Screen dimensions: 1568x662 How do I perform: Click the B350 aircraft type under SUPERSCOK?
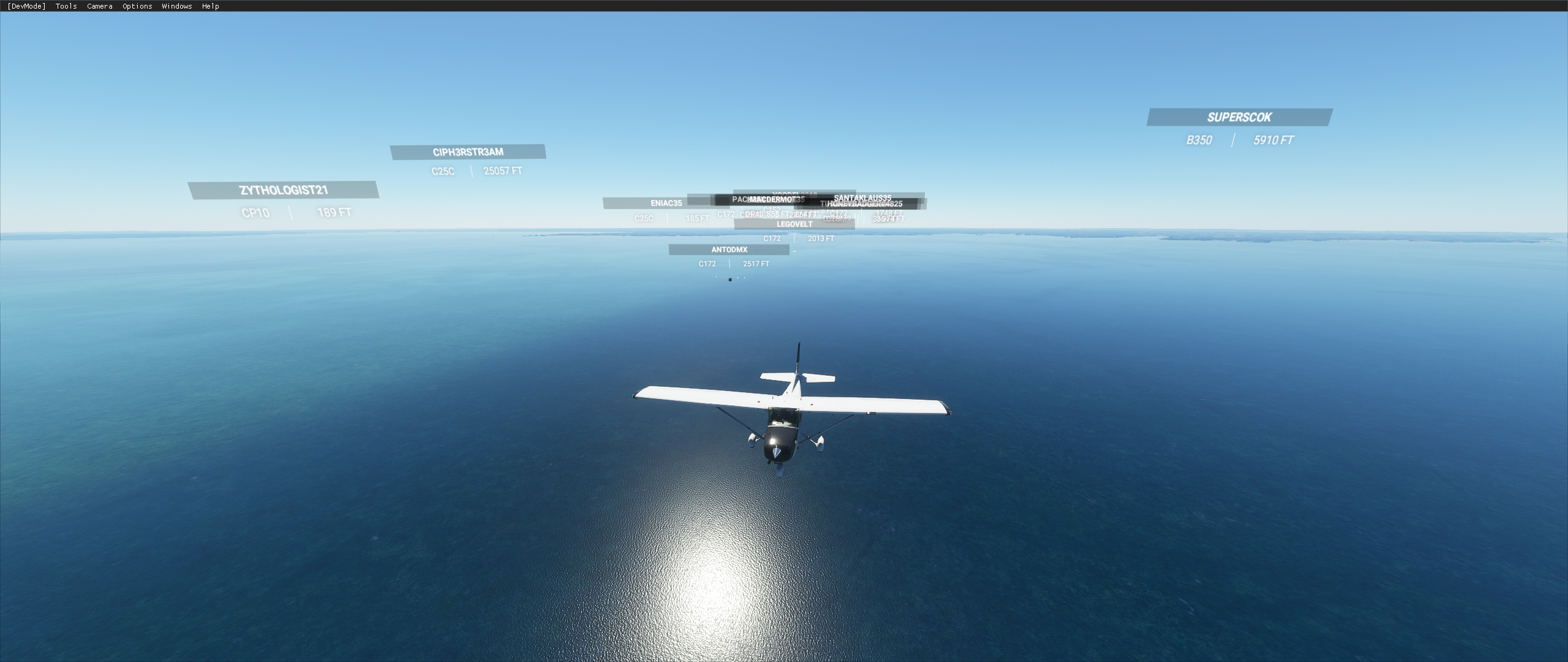point(1199,140)
